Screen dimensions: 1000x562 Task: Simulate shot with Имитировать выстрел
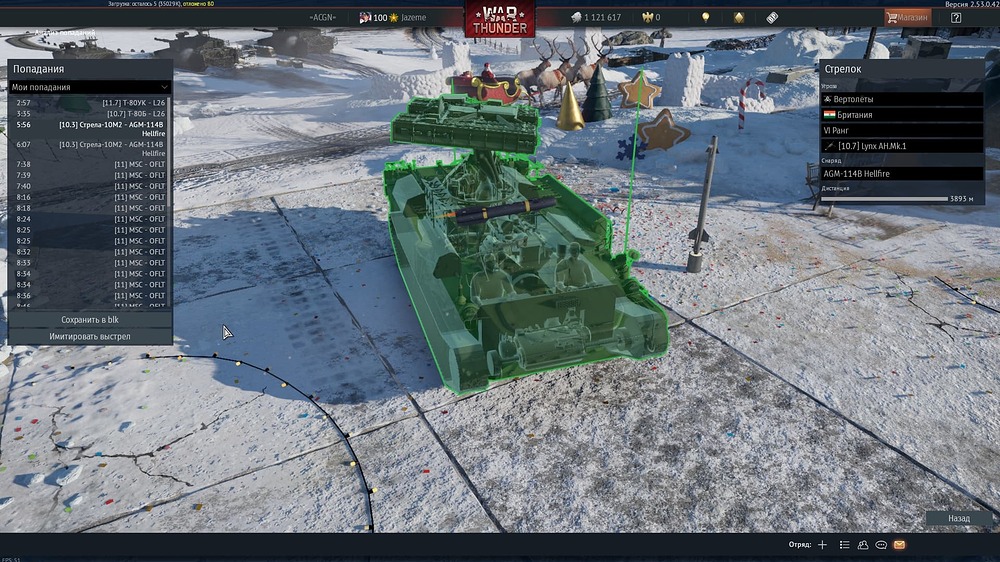tap(90, 337)
